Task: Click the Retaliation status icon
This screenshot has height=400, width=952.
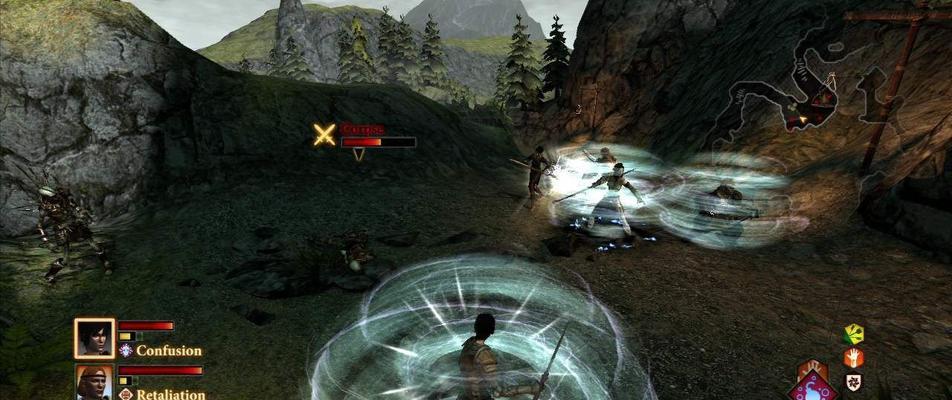Action: pyautogui.click(x=126, y=394)
